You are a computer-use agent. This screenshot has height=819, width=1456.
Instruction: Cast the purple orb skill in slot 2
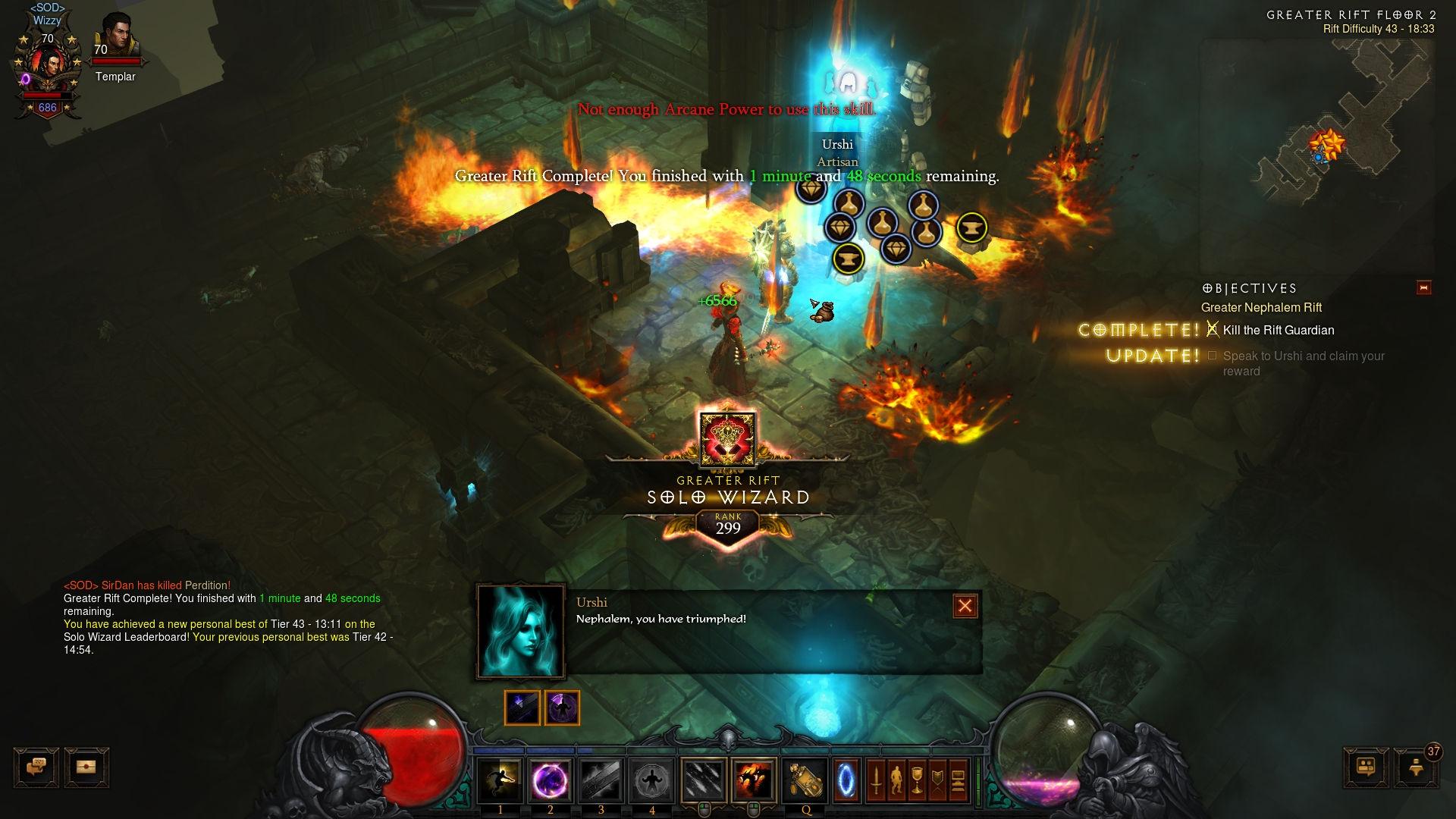point(551,780)
